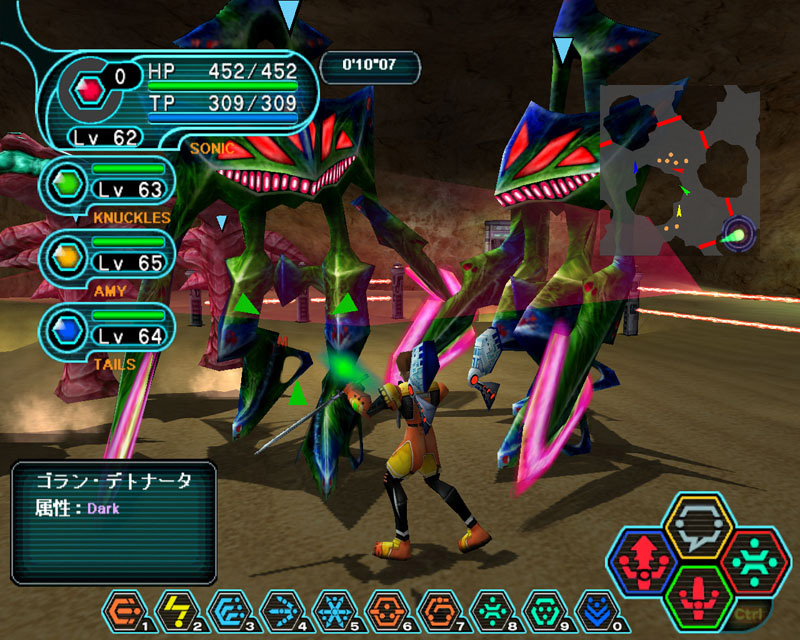Trigger the blue snowflake ice technique
Screen dimensions: 800x640
pos(333,608)
